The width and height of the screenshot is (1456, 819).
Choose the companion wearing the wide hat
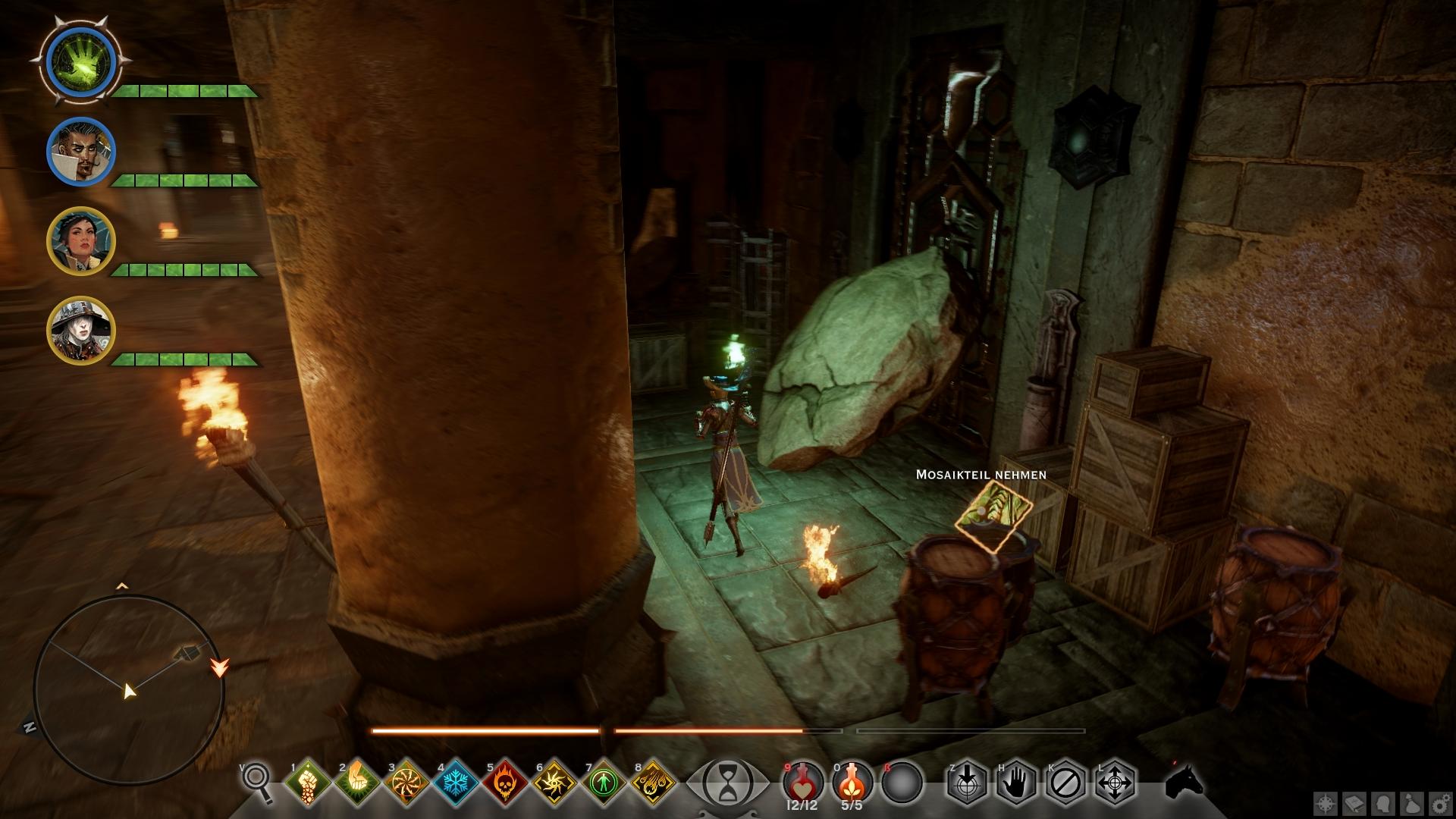(x=81, y=330)
